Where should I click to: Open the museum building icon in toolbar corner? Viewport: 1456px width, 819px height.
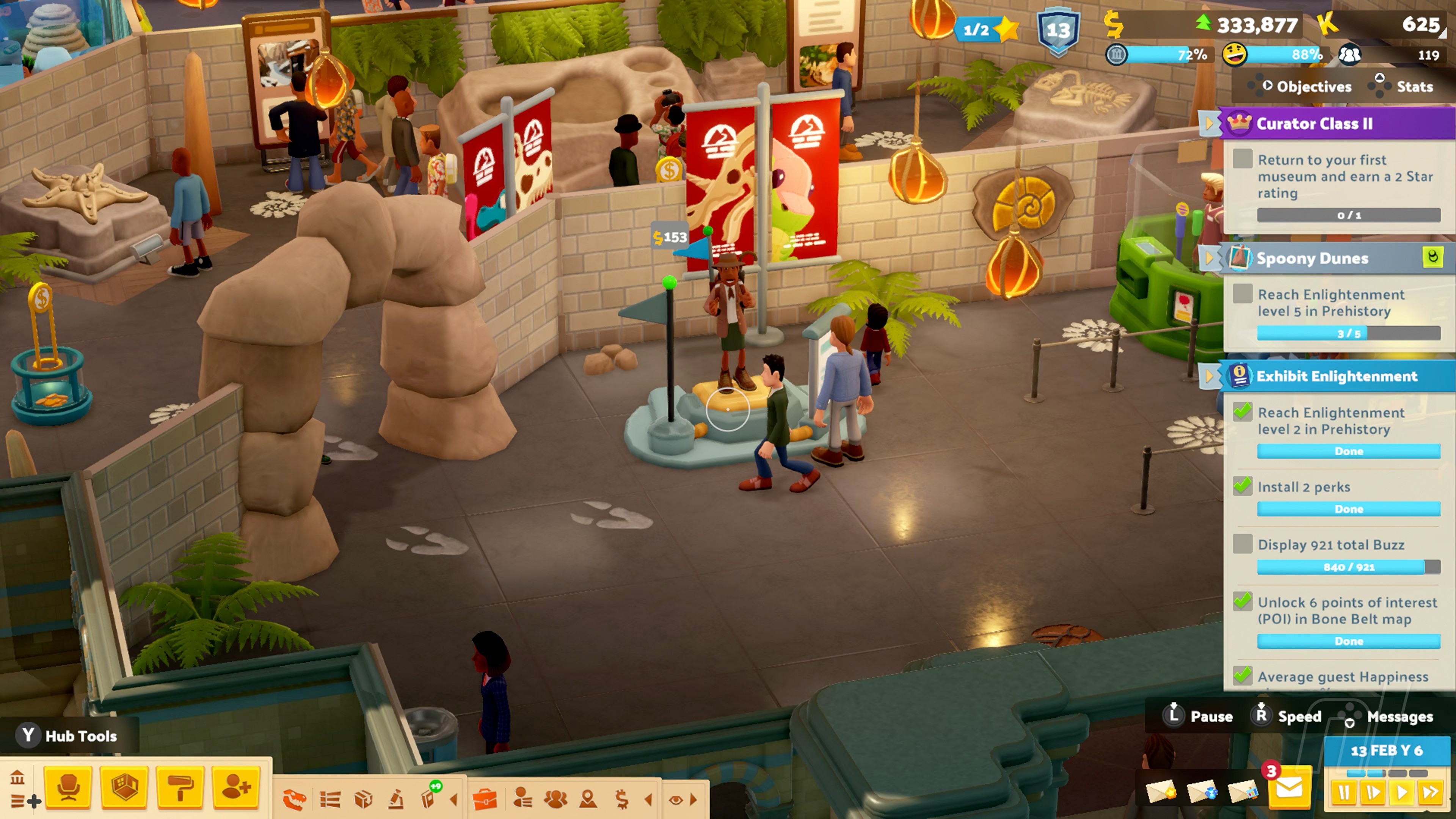coord(17,778)
